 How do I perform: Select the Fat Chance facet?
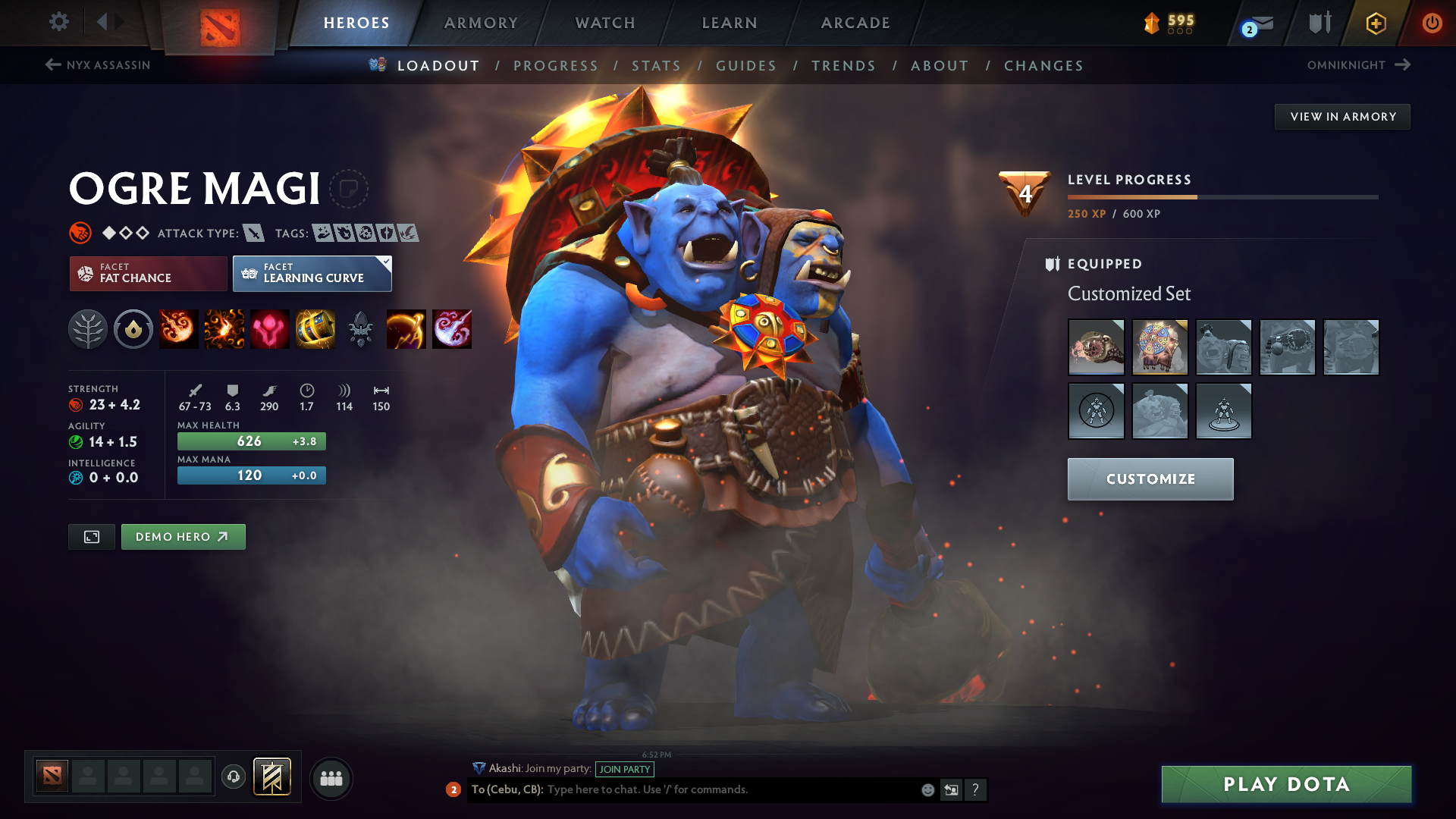(147, 273)
